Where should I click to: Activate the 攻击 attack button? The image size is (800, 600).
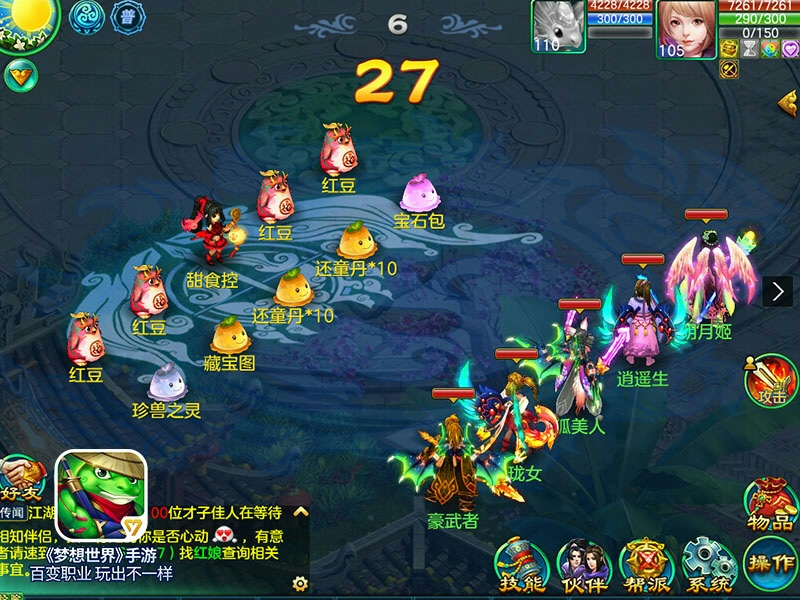coord(772,381)
